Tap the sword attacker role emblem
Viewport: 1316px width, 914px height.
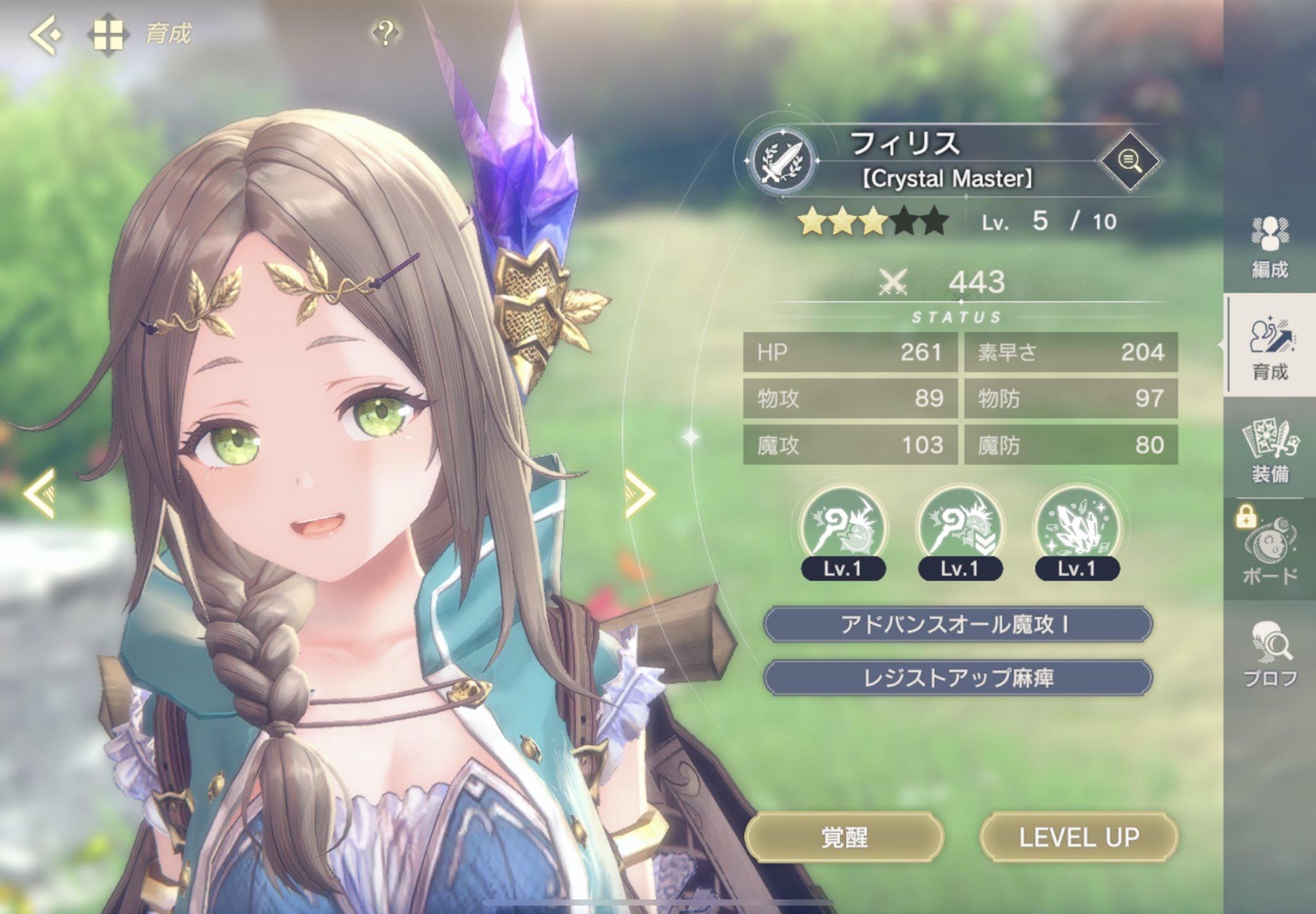tap(782, 159)
